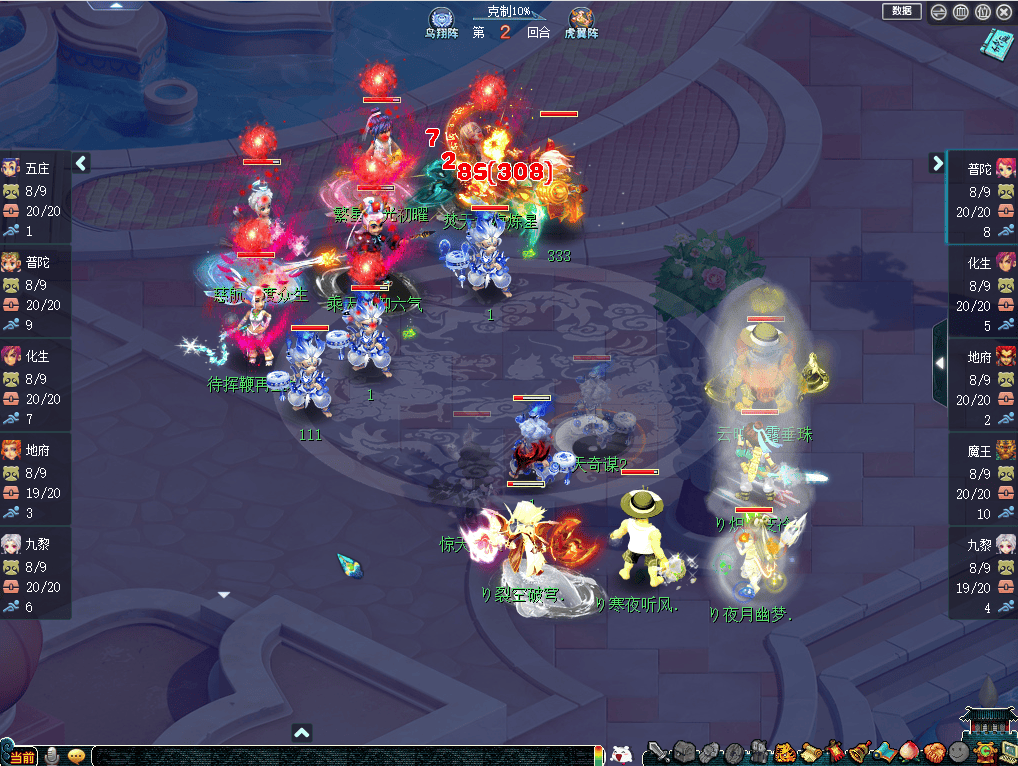Open the teal guide book icon

click(x=996, y=43)
